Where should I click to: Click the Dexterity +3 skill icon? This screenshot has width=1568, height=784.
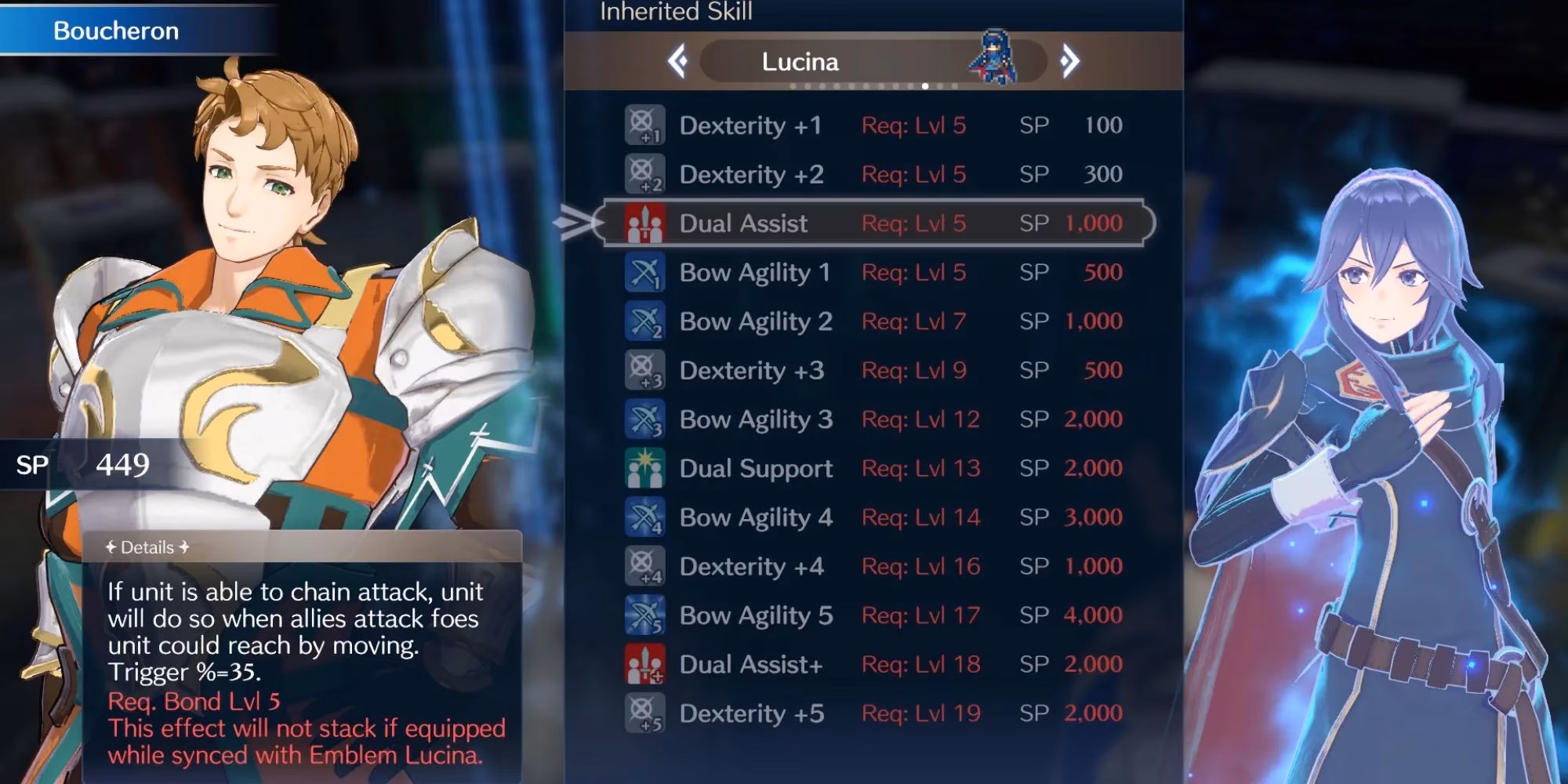click(x=643, y=370)
